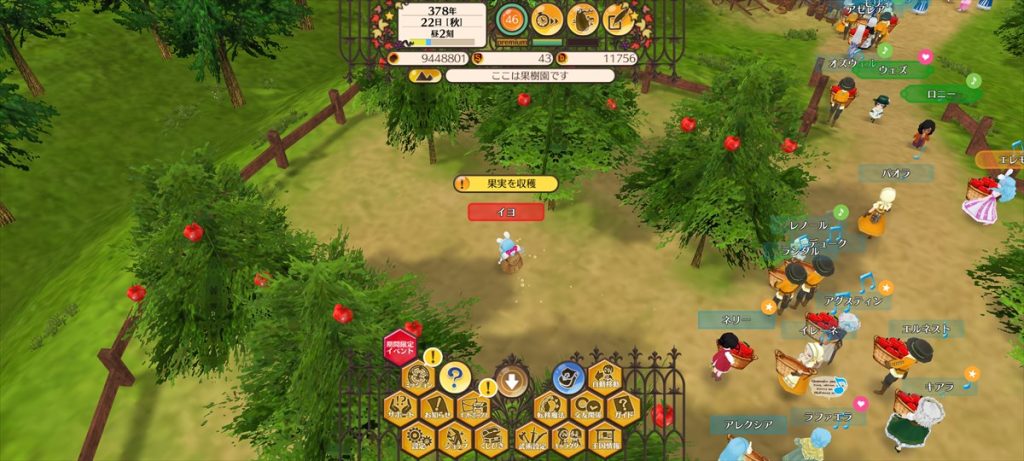The width and height of the screenshot is (1024, 461).
Task: Click the orange 46 level orb
Action: [x=512, y=19]
